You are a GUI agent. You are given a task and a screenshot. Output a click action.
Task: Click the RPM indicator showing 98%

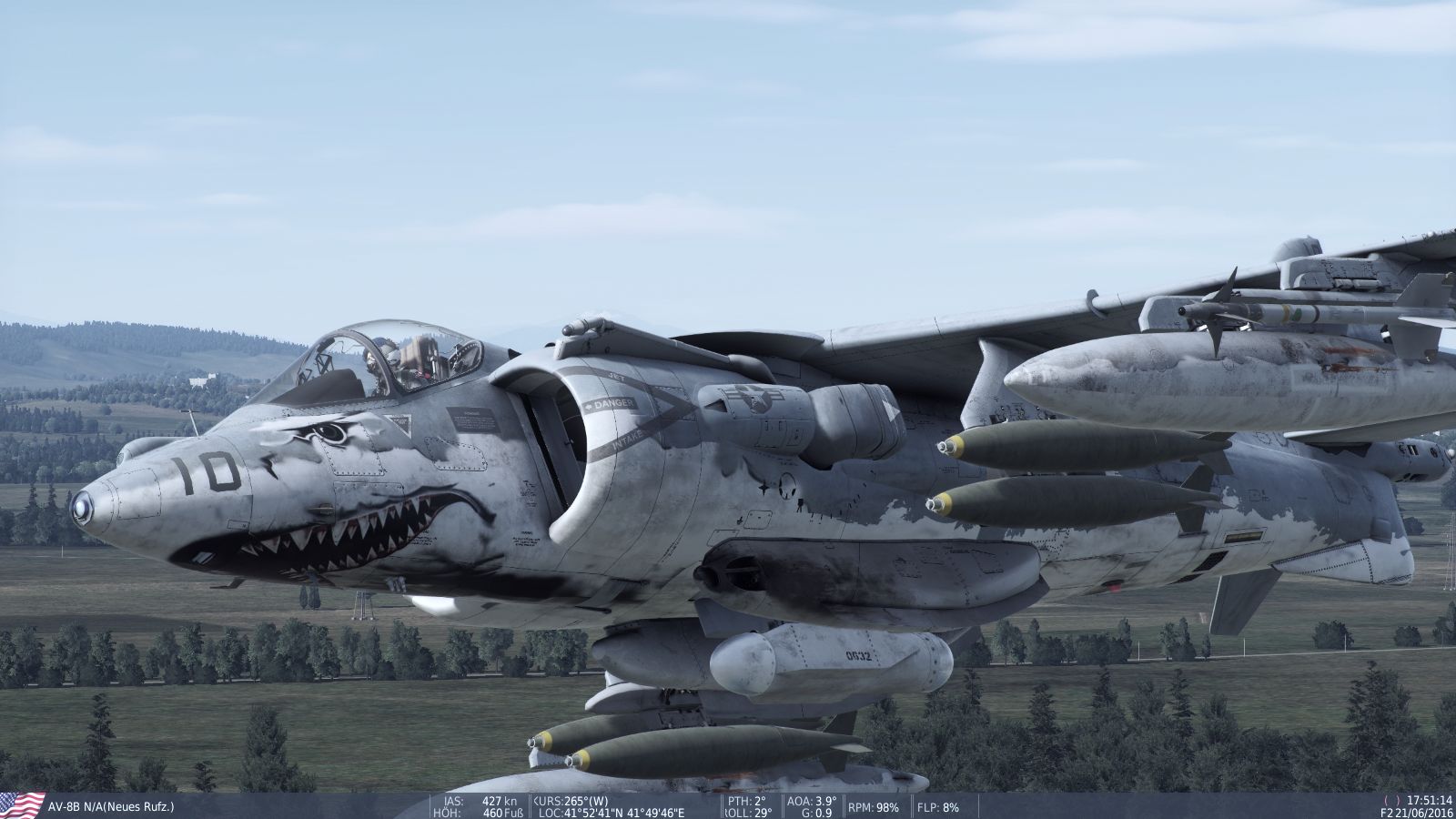[x=871, y=806]
